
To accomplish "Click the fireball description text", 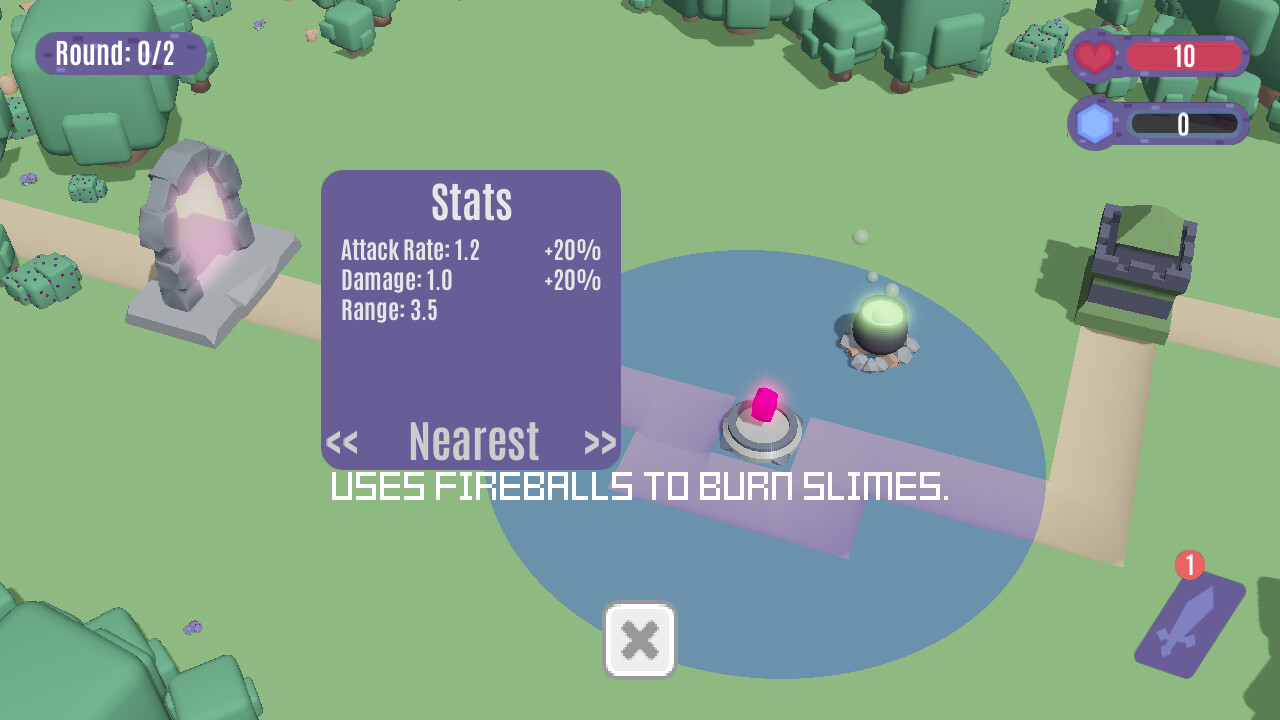I will [x=640, y=490].
